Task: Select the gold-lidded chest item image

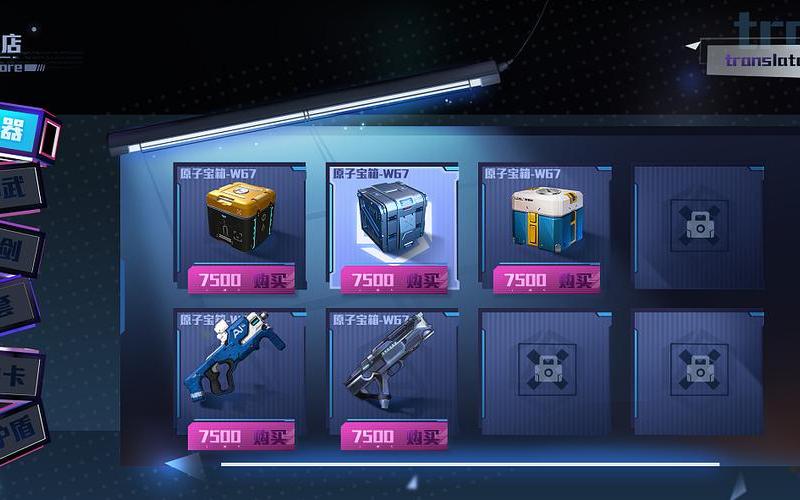Action: pos(240,217)
